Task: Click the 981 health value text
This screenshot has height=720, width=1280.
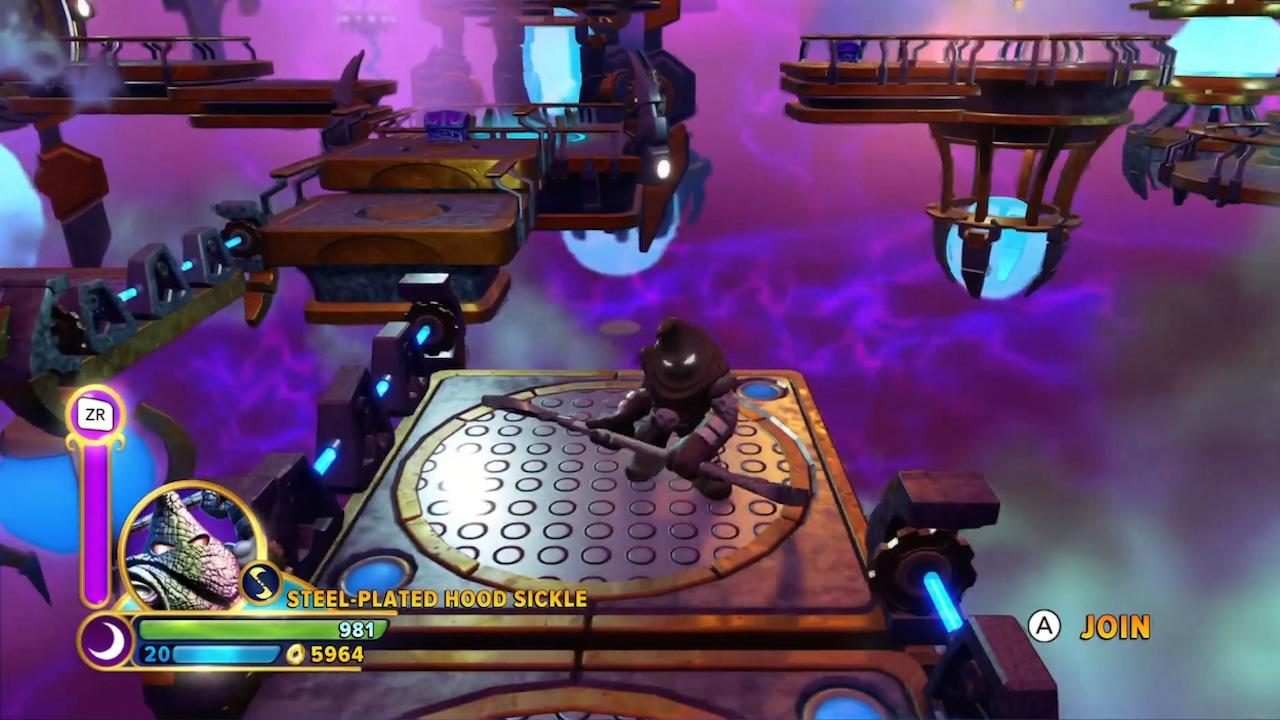Action: point(355,630)
